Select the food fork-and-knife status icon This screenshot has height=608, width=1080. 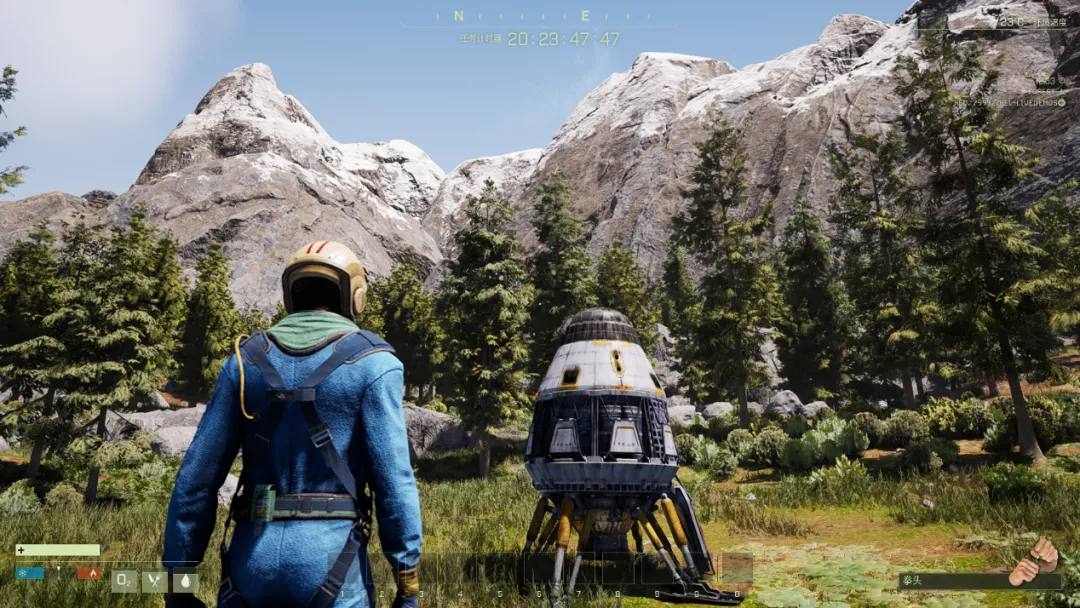[154, 581]
